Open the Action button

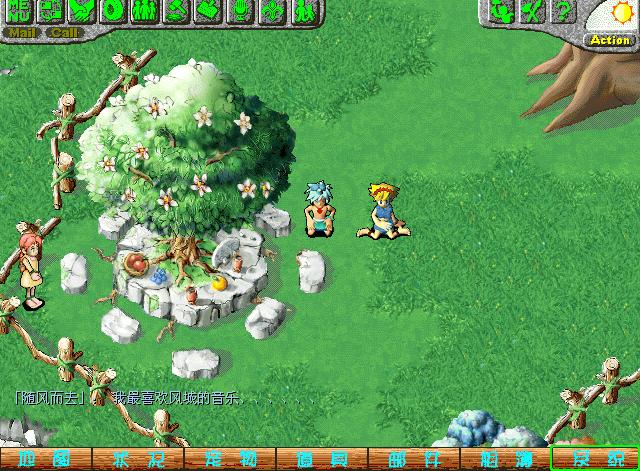(610, 40)
